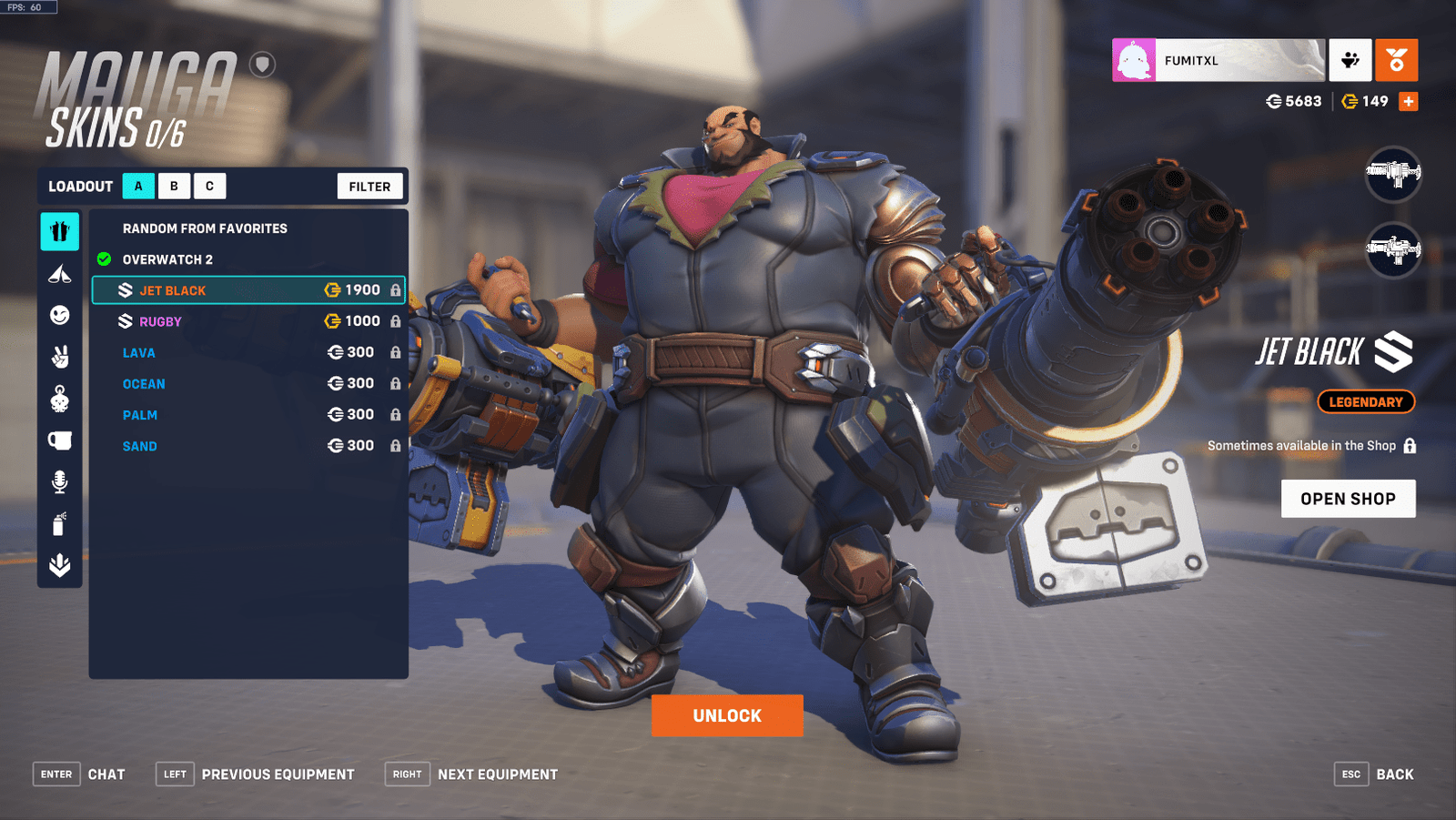Open challenges via the orange medal icon
This screenshot has width=1456, height=820.
tap(1397, 58)
